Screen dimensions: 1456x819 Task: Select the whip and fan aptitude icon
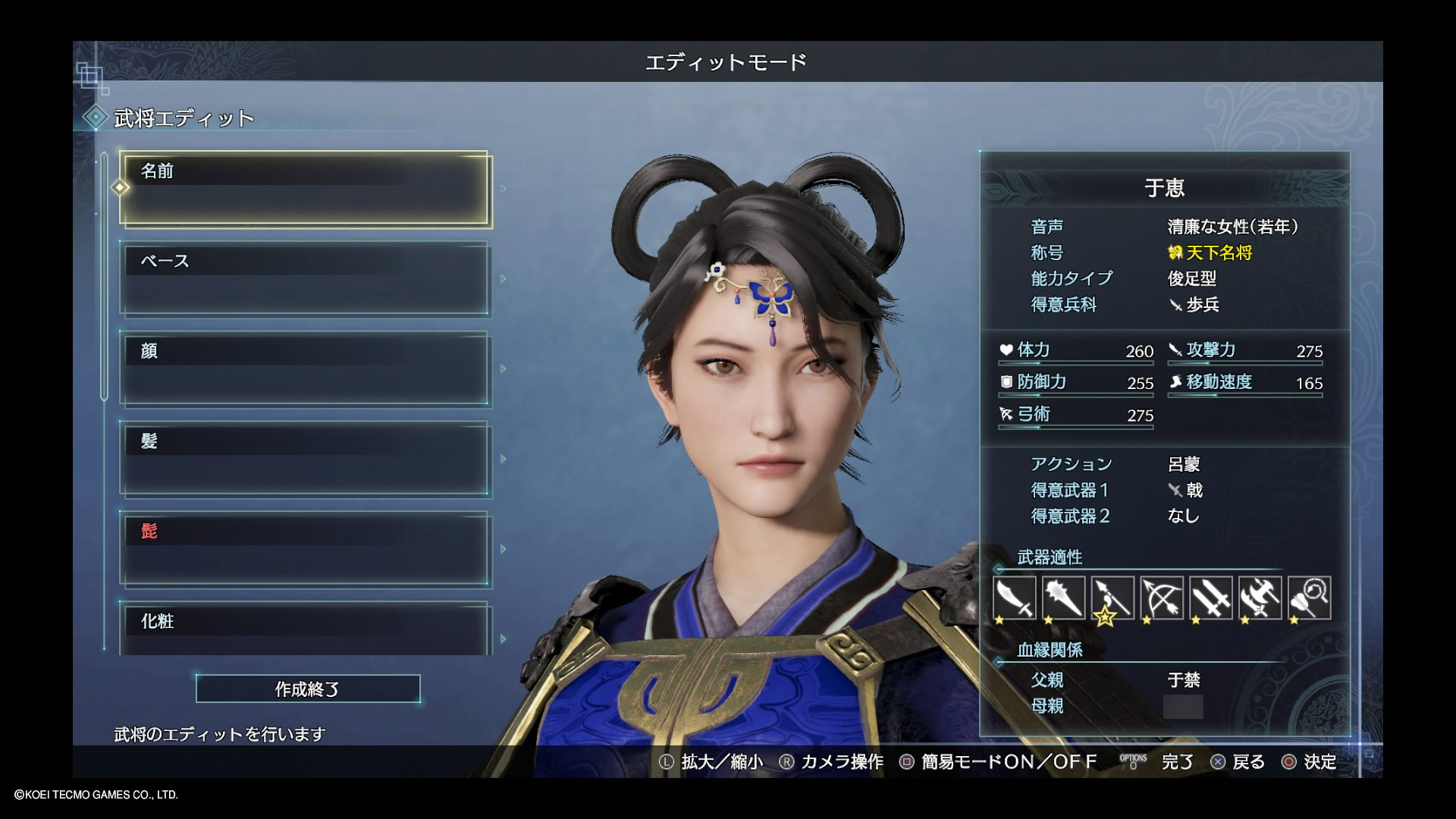(x=1310, y=598)
